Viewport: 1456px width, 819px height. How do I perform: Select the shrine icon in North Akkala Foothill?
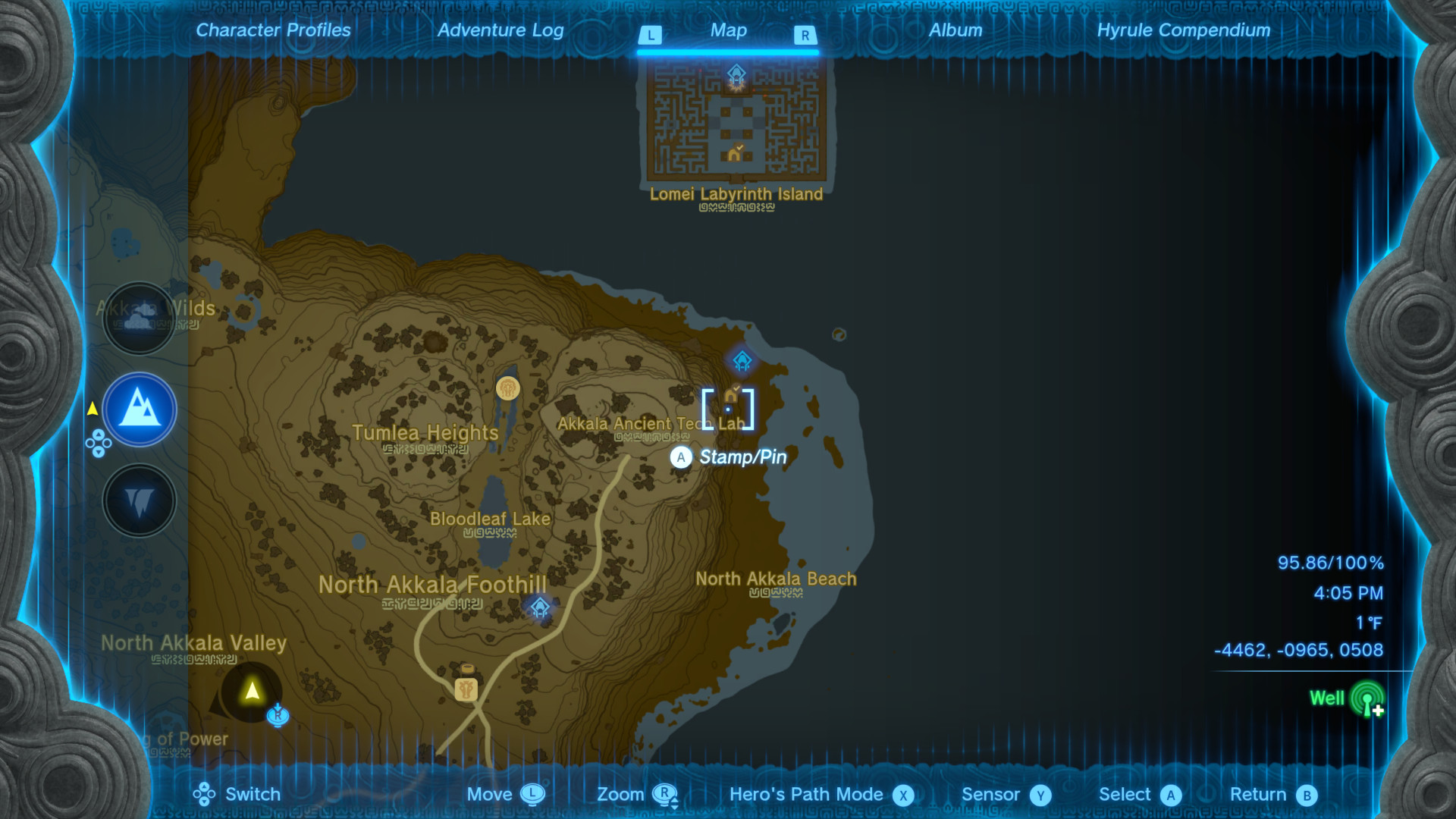(x=539, y=607)
